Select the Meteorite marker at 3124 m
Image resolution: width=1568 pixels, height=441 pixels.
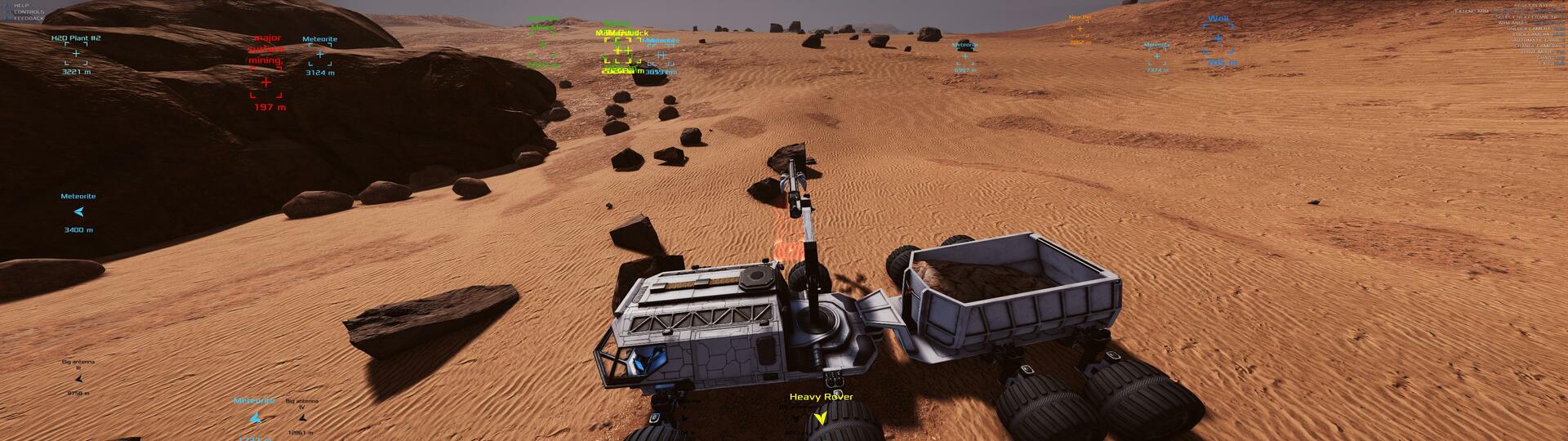click(319, 55)
